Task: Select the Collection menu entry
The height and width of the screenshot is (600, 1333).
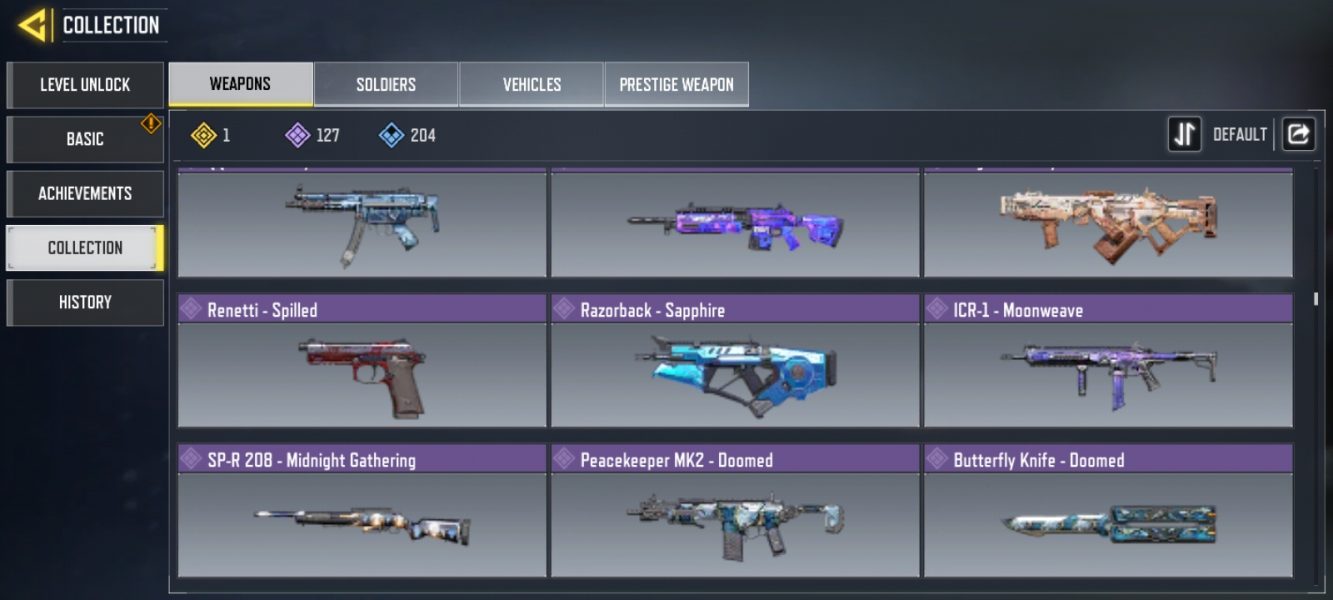Action: [x=85, y=248]
